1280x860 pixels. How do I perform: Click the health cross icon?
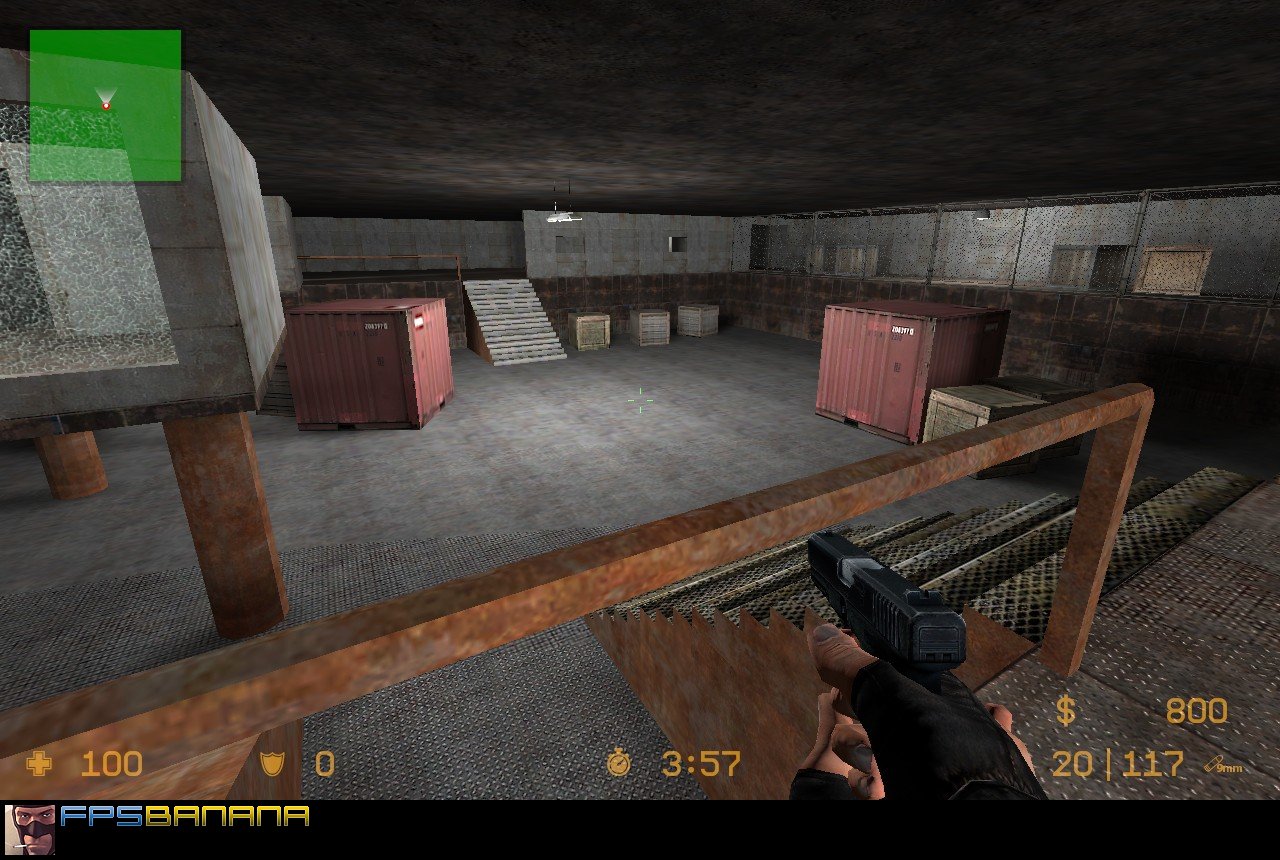(x=40, y=764)
